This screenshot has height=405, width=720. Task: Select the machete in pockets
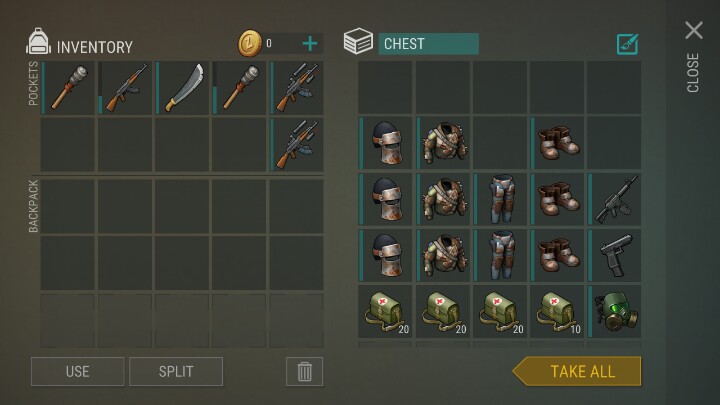[x=183, y=87]
